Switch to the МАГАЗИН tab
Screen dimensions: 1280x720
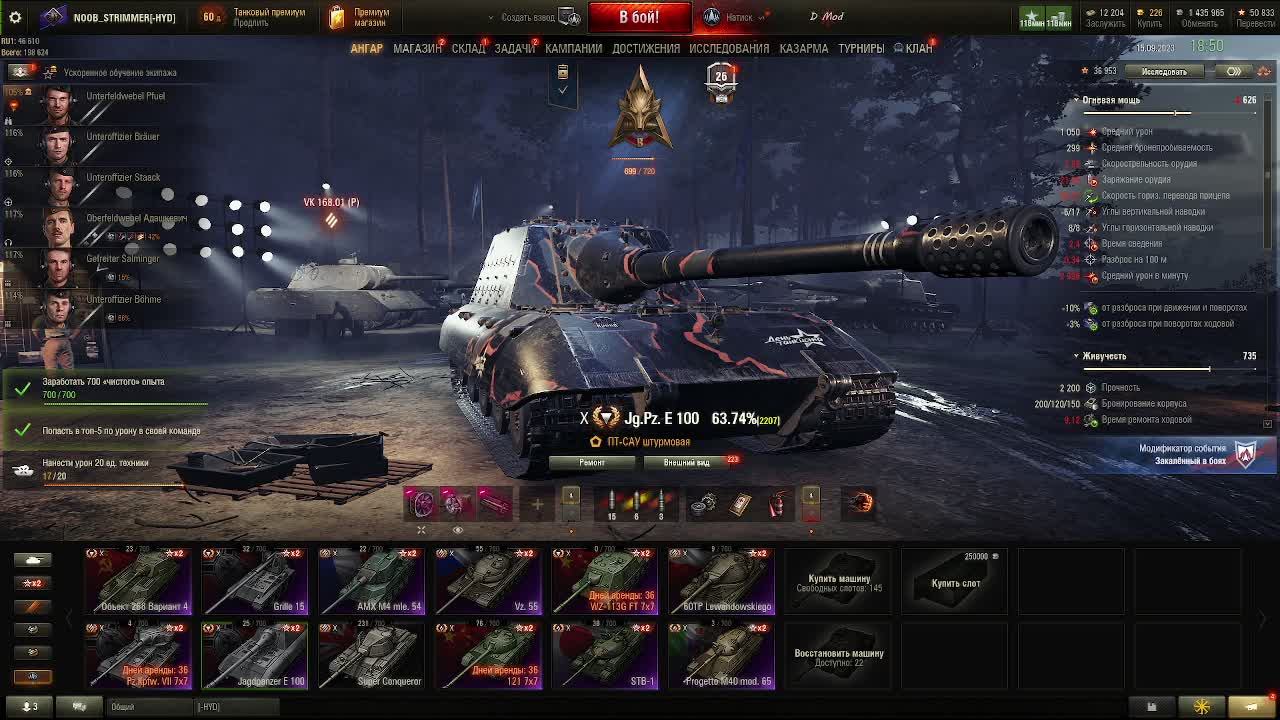pos(417,48)
